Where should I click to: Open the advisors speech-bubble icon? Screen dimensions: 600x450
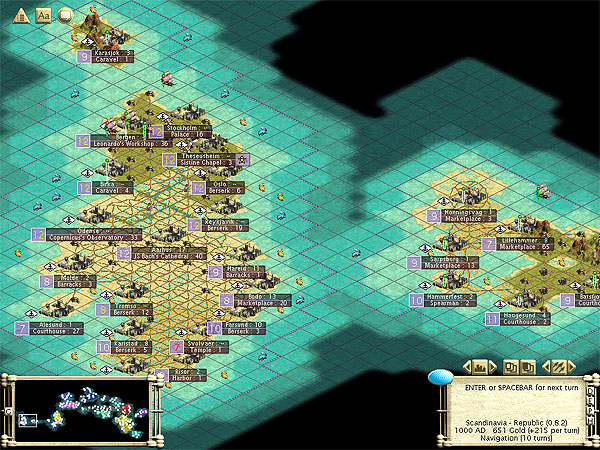click(x=66, y=16)
